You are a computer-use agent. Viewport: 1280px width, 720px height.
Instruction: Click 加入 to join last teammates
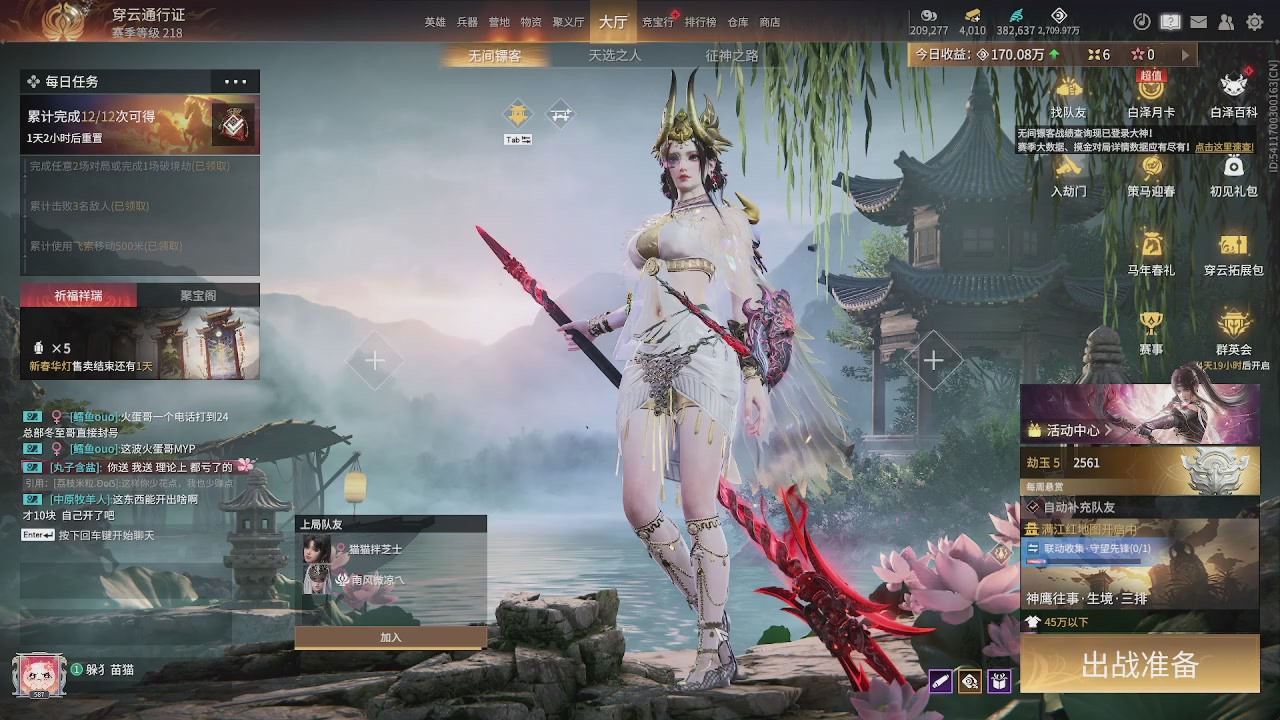coord(390,637)
